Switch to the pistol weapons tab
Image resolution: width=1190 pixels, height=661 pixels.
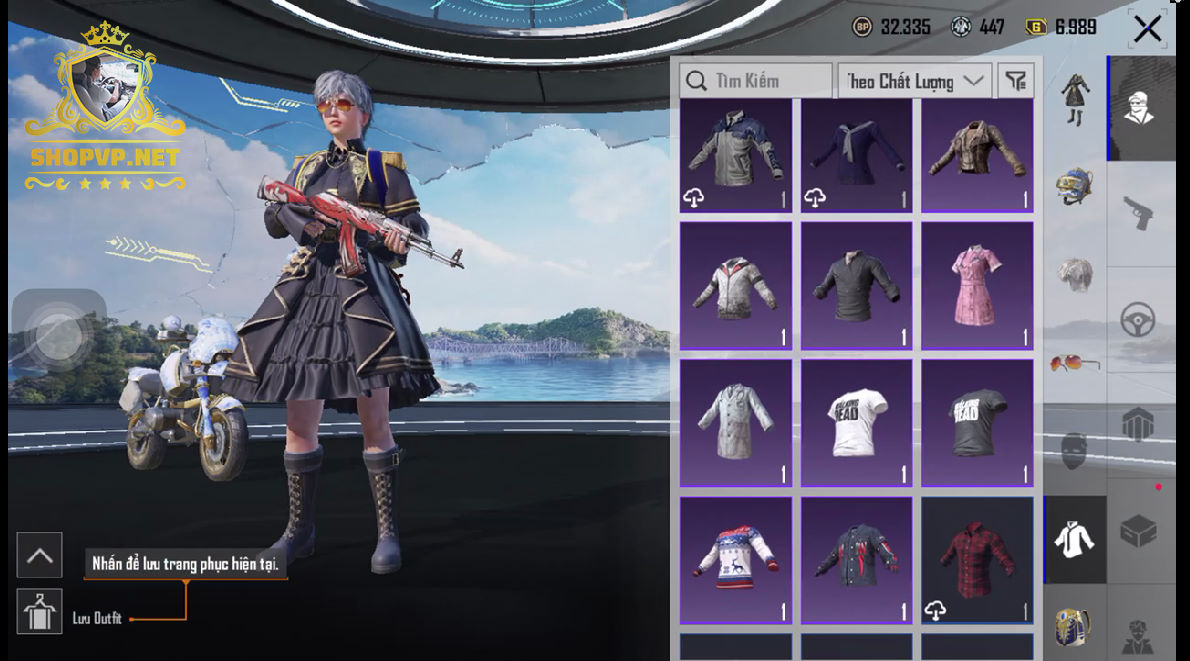pos(1140,212)
